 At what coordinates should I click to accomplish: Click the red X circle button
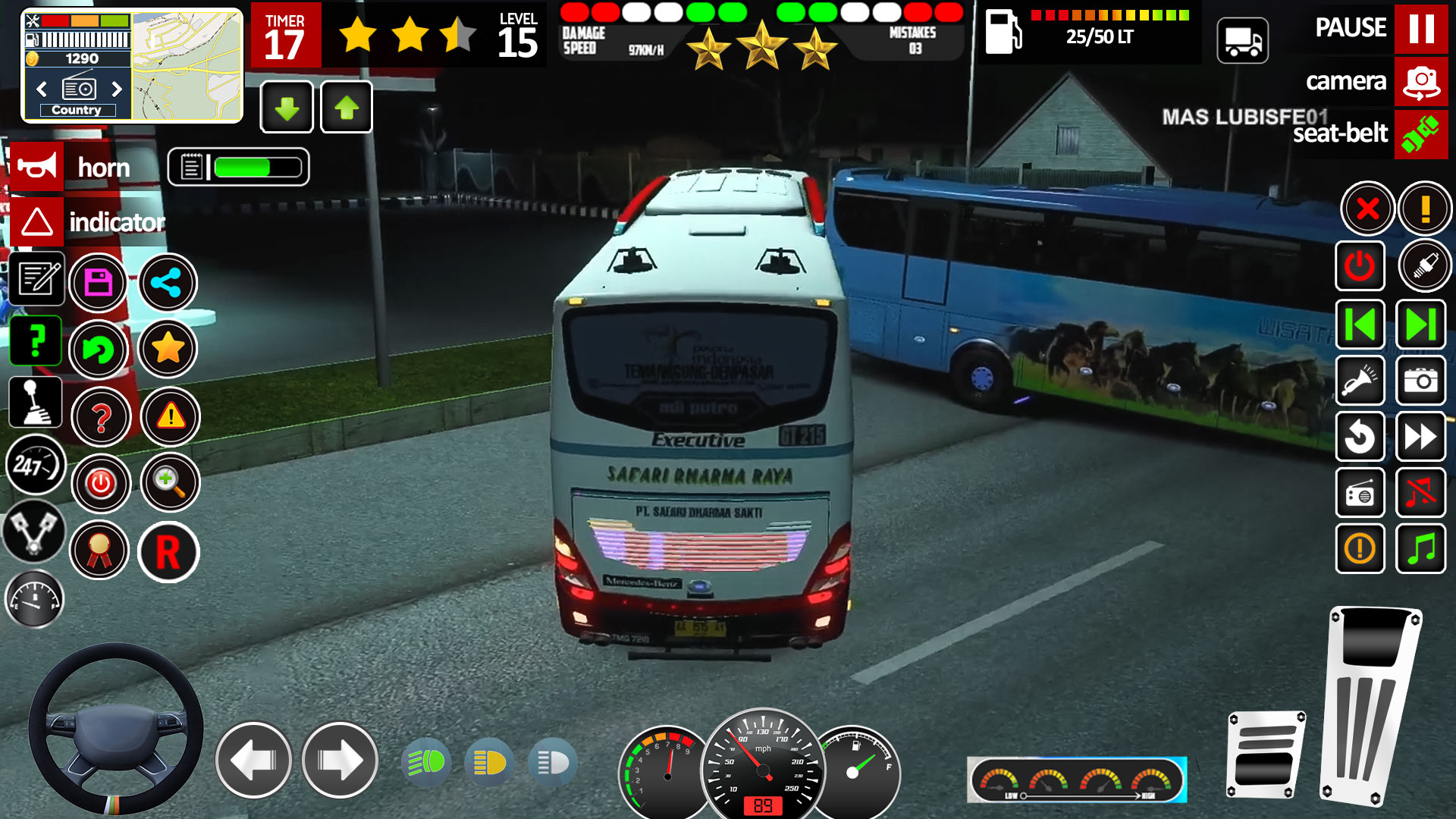tap(1367, 209)
